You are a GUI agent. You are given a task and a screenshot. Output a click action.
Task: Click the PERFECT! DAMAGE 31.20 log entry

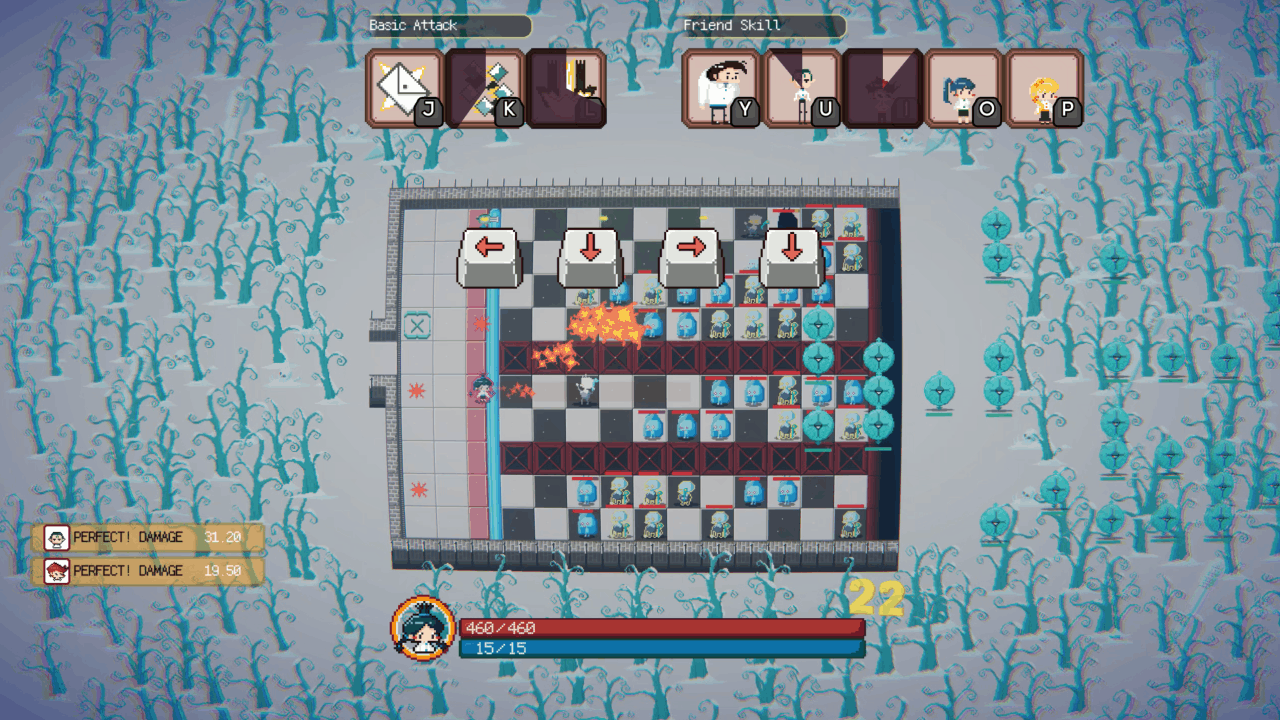(x=148, y=539)
